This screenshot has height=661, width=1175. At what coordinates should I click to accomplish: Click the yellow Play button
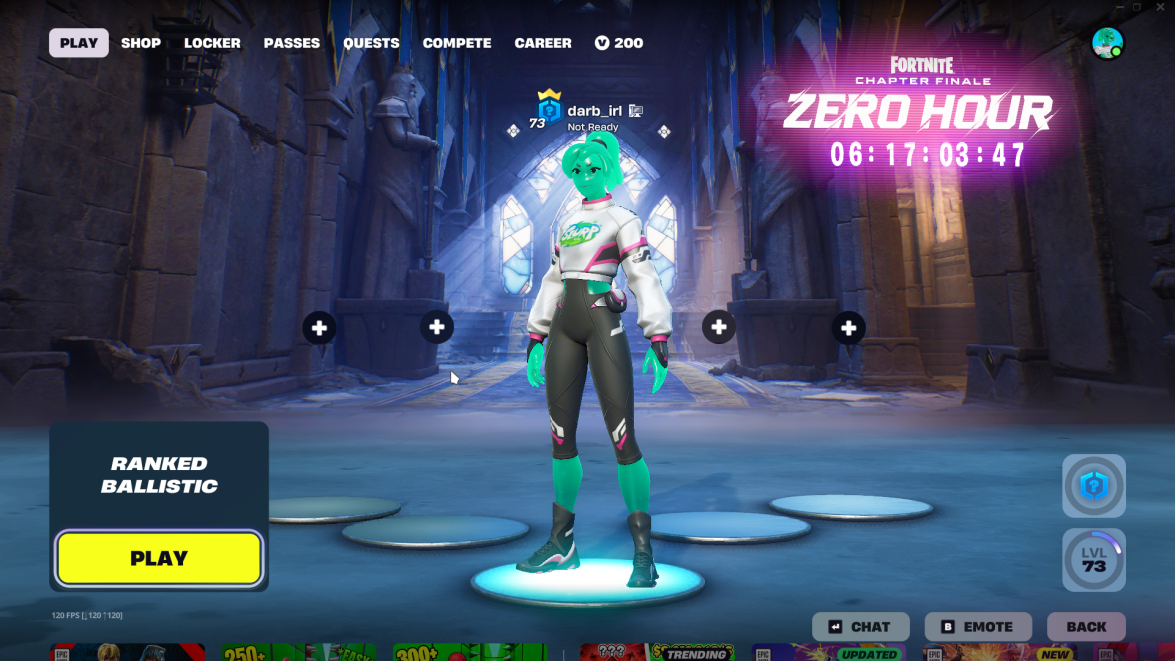coord(159,558)
